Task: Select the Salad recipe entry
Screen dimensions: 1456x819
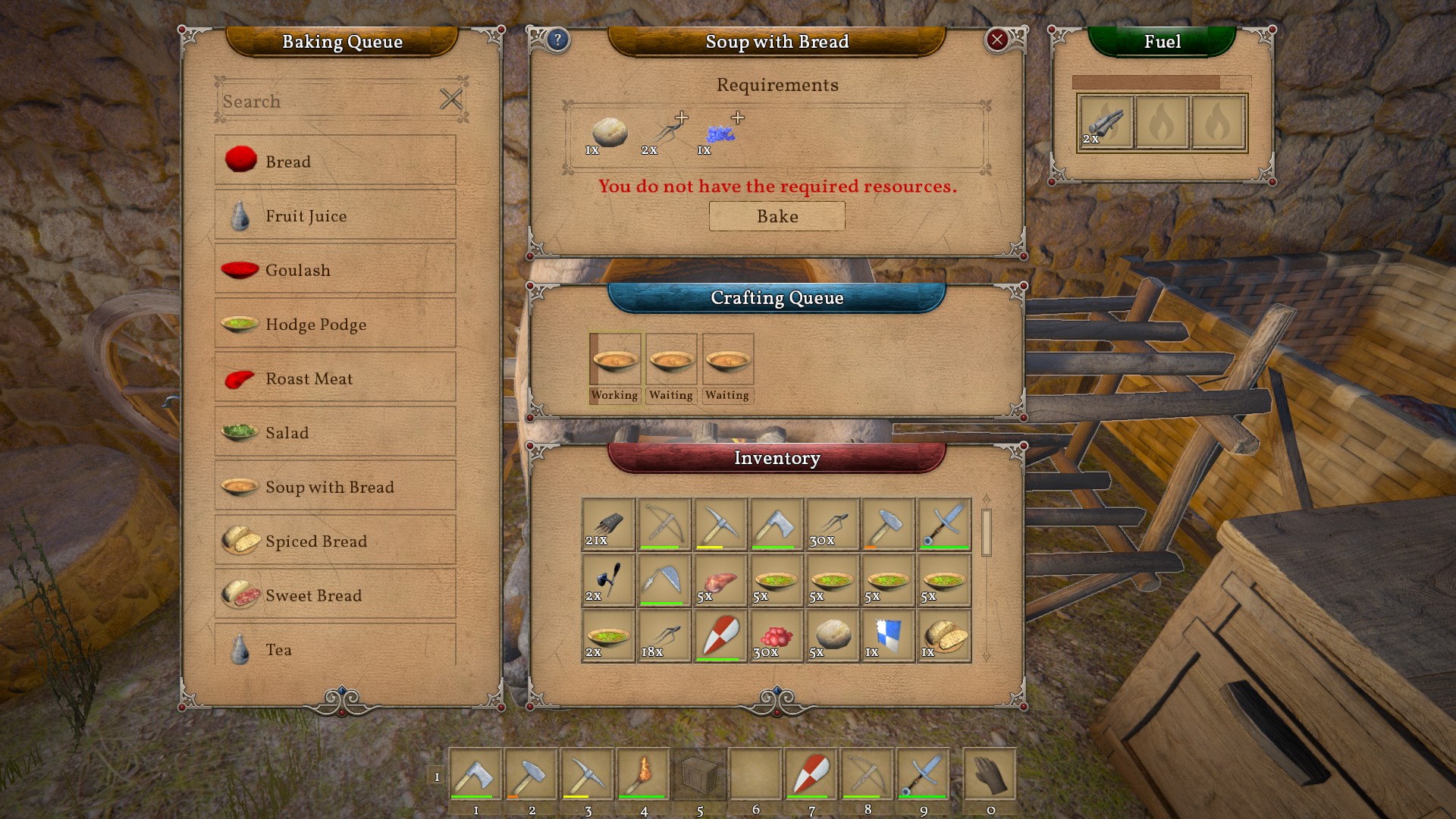Action: [334, 432]
